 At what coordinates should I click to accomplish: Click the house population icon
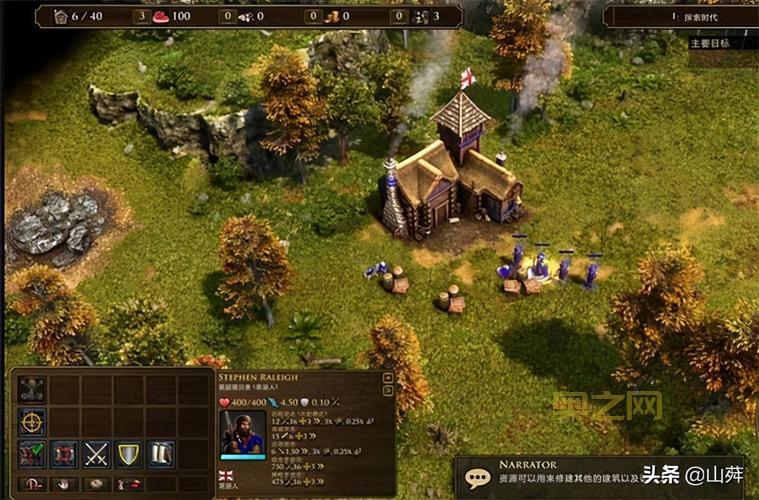(59, 16)
